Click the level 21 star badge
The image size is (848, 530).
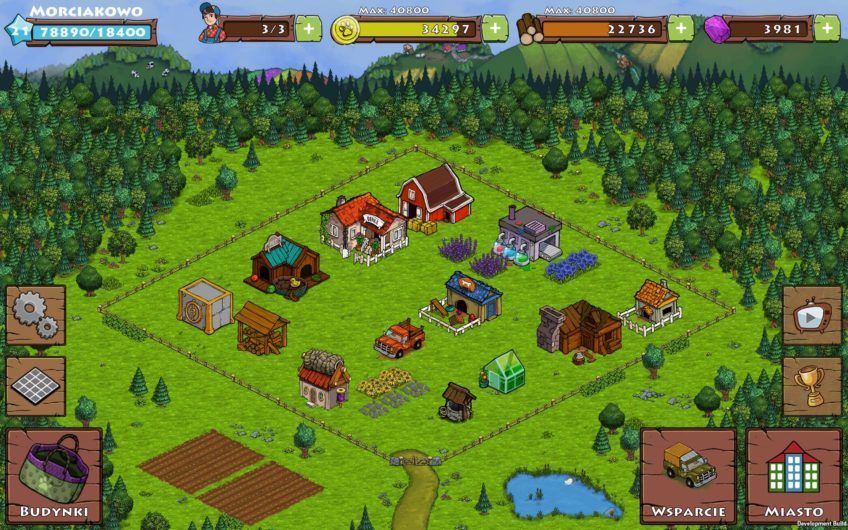(16, 31)
